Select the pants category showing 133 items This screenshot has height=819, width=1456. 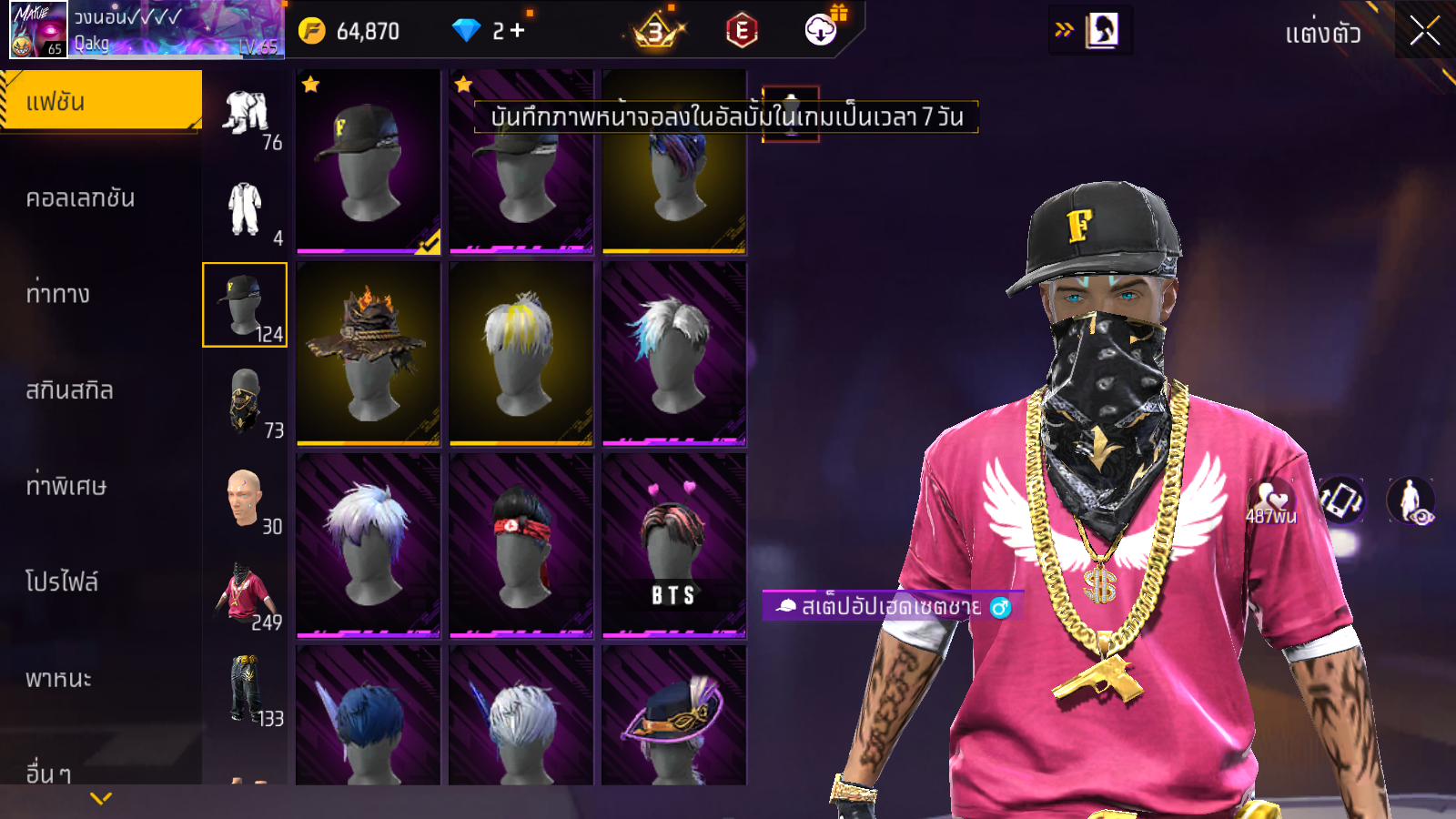[x=245, y=690]
